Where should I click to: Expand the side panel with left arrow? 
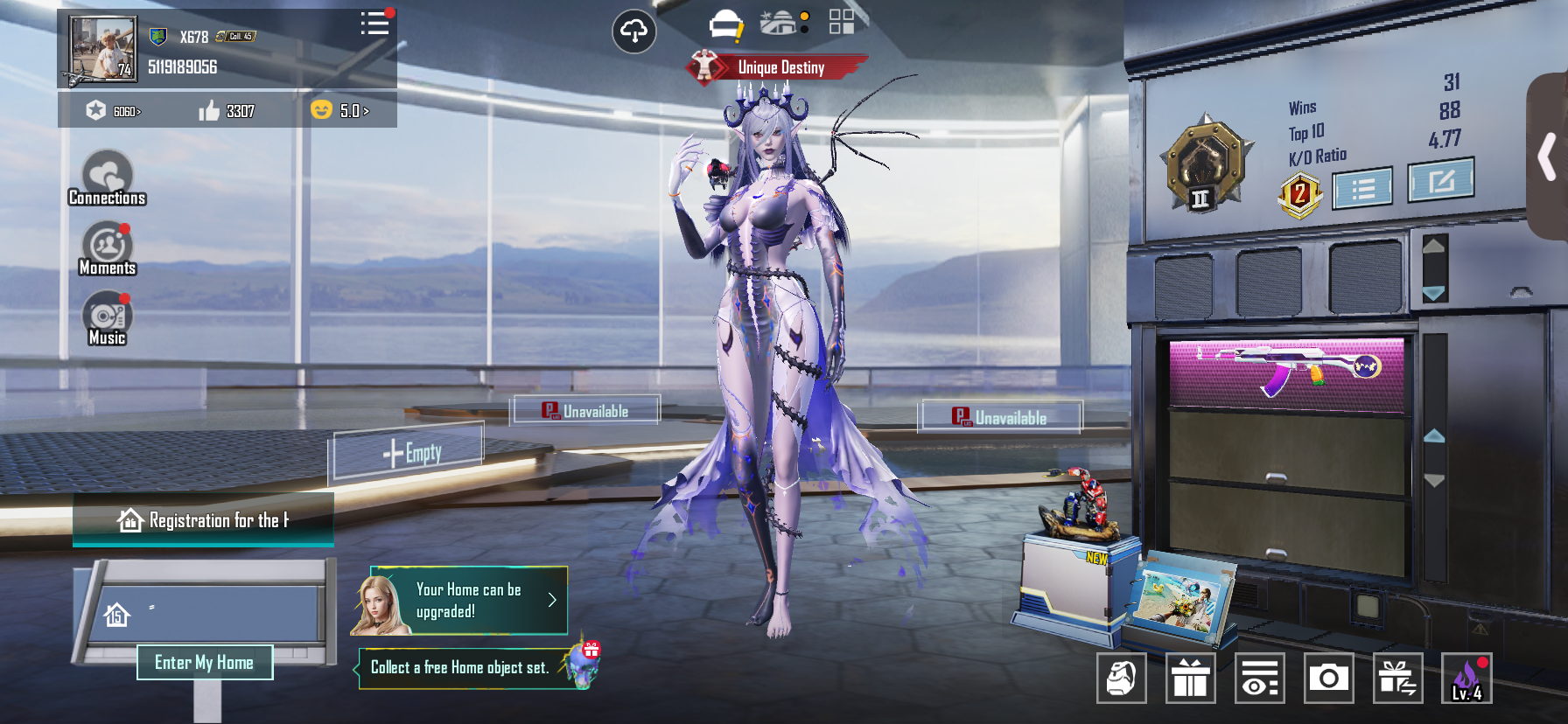1547,157
